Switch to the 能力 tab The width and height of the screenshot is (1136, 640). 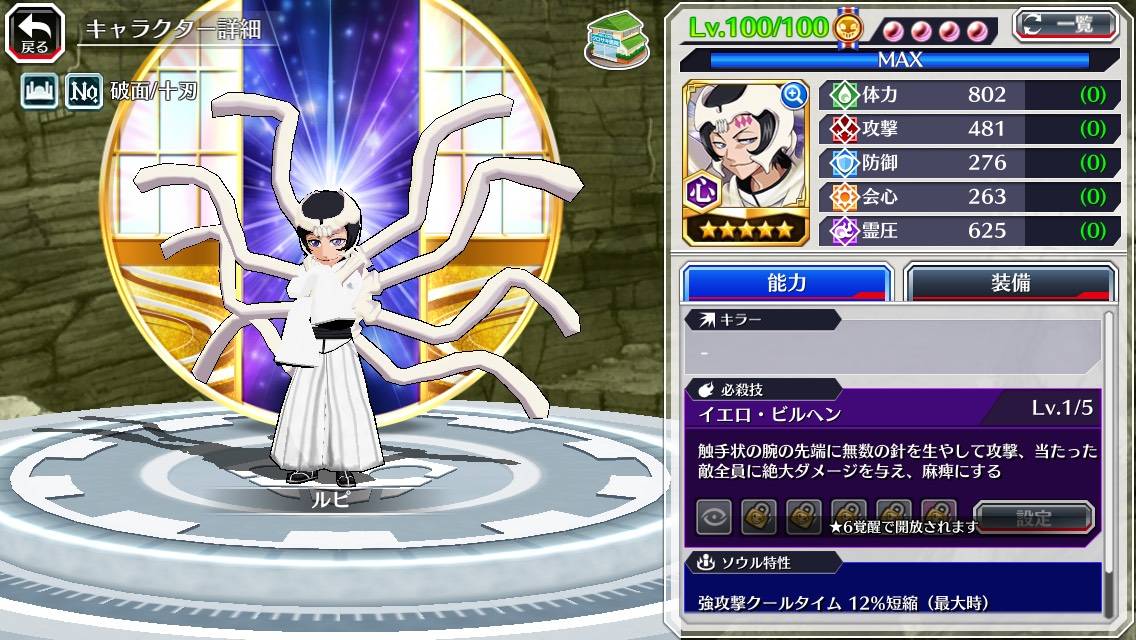tap(787, 283)
